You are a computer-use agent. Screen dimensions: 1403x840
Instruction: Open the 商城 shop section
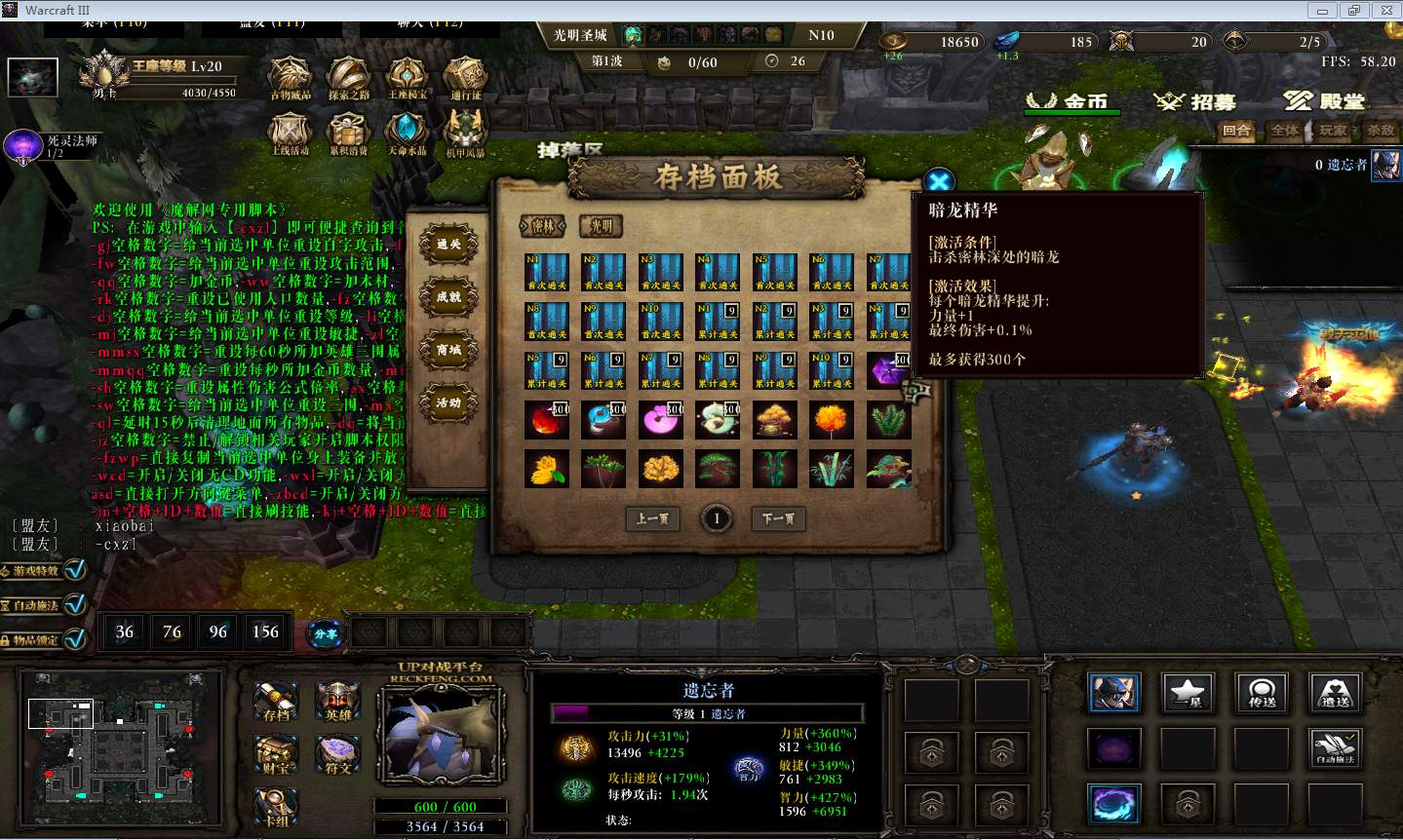(448, 350)
